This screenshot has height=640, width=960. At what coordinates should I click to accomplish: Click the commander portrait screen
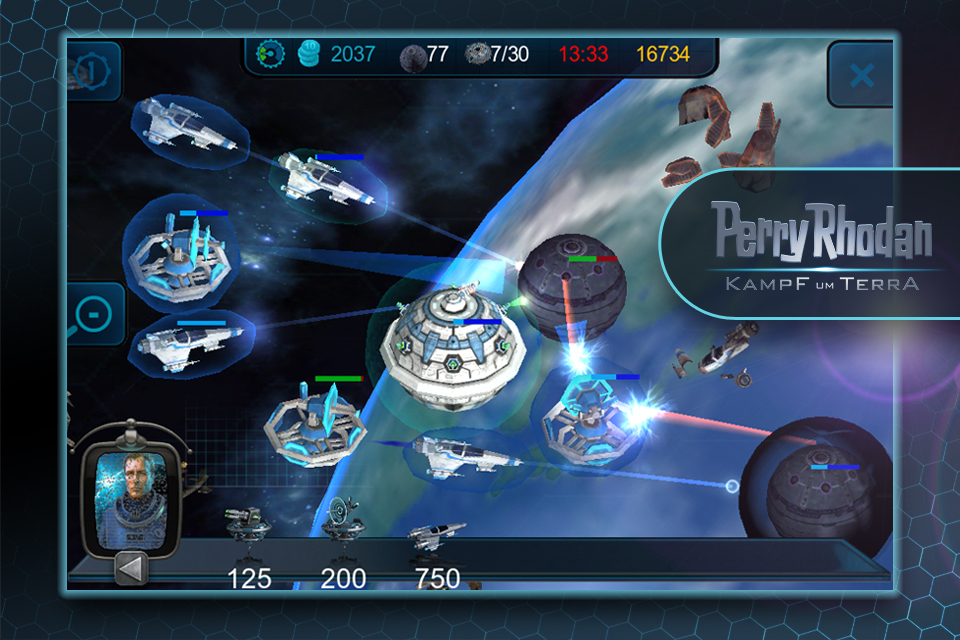point(130,492)
